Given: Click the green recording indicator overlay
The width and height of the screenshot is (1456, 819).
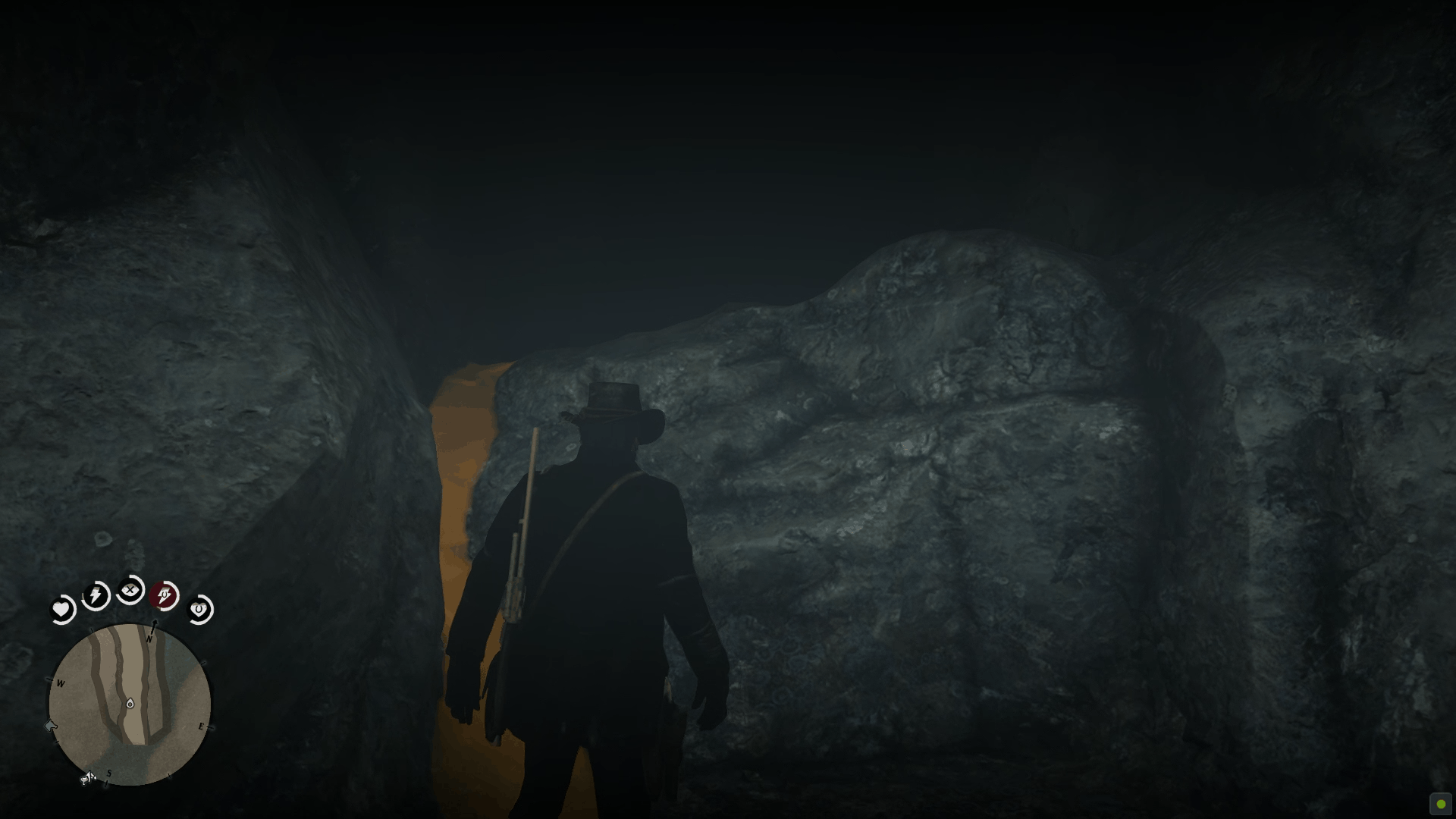Looking at the screenshot, I should [x=1440, y=804].
